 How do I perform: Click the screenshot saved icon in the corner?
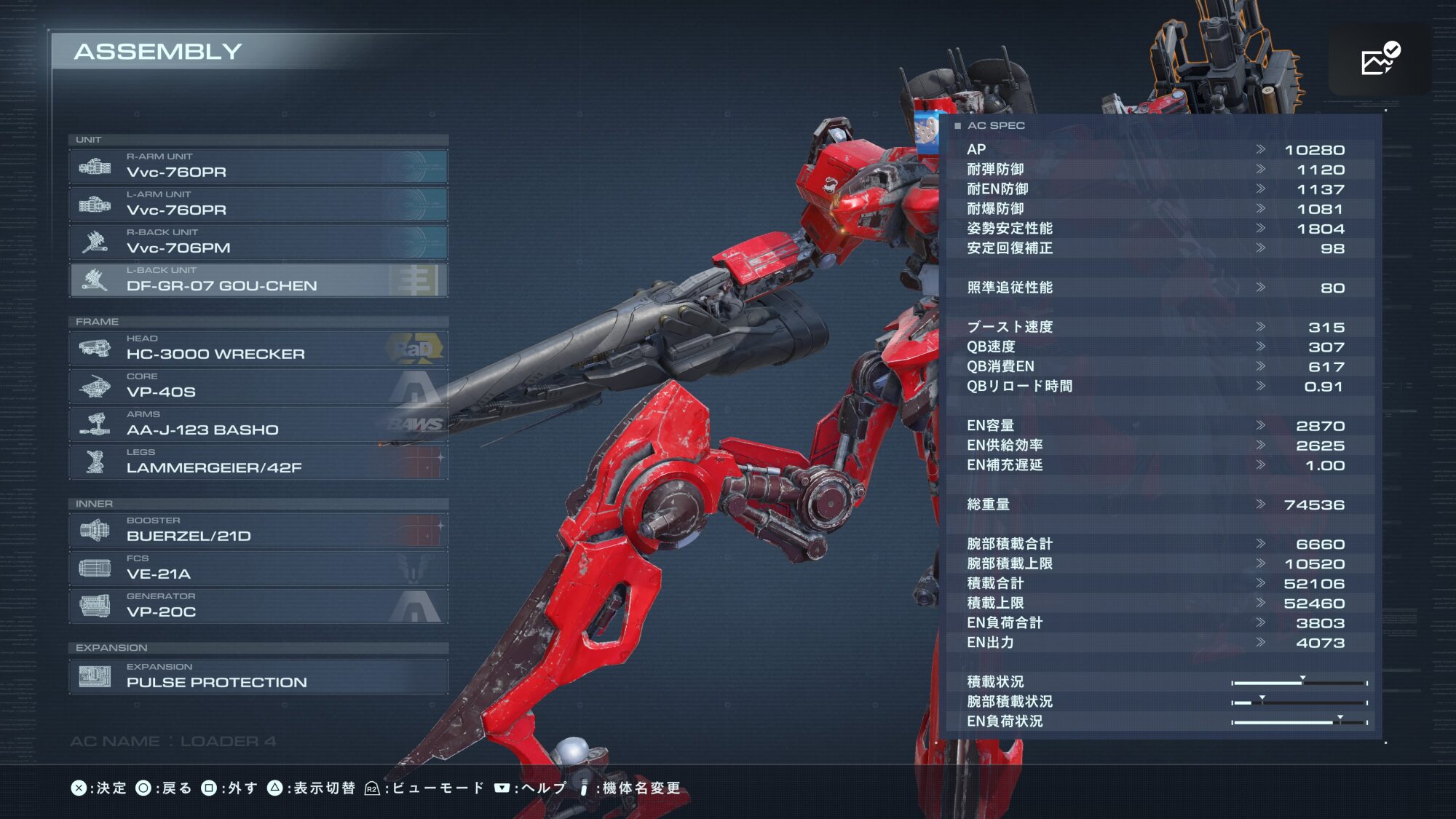[1380, 59]
